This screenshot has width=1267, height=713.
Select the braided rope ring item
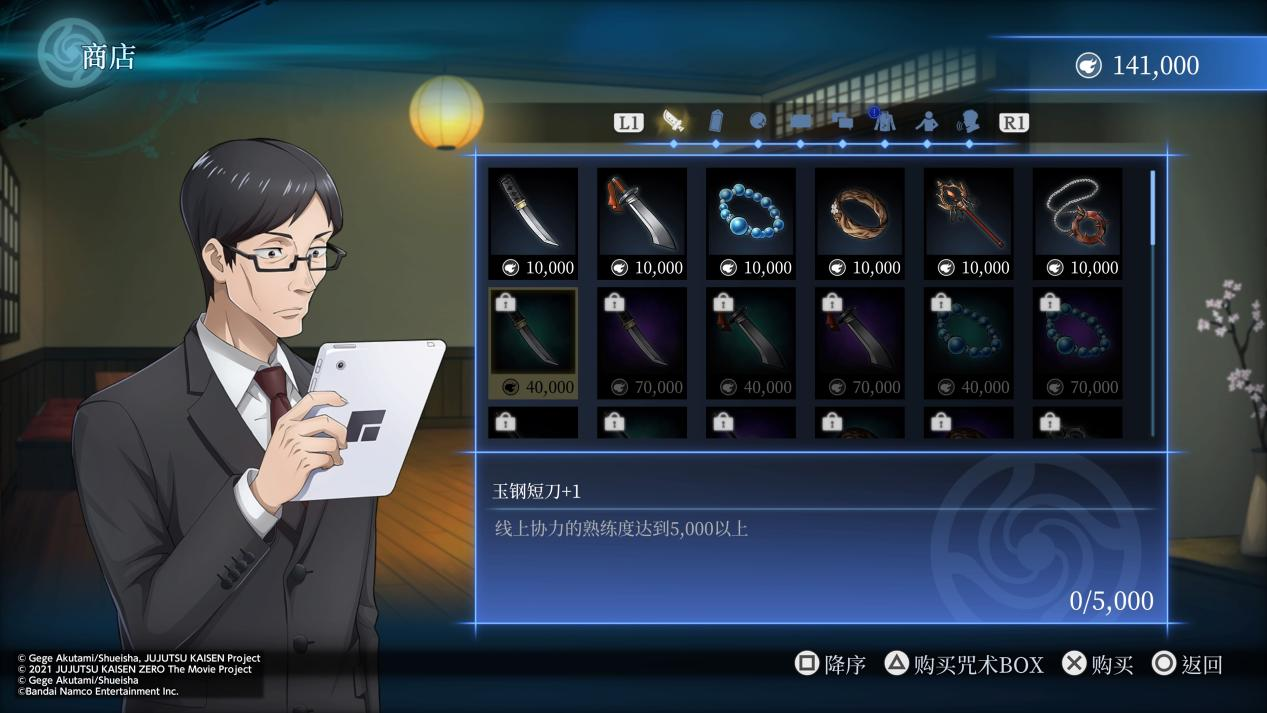(860, 223)
